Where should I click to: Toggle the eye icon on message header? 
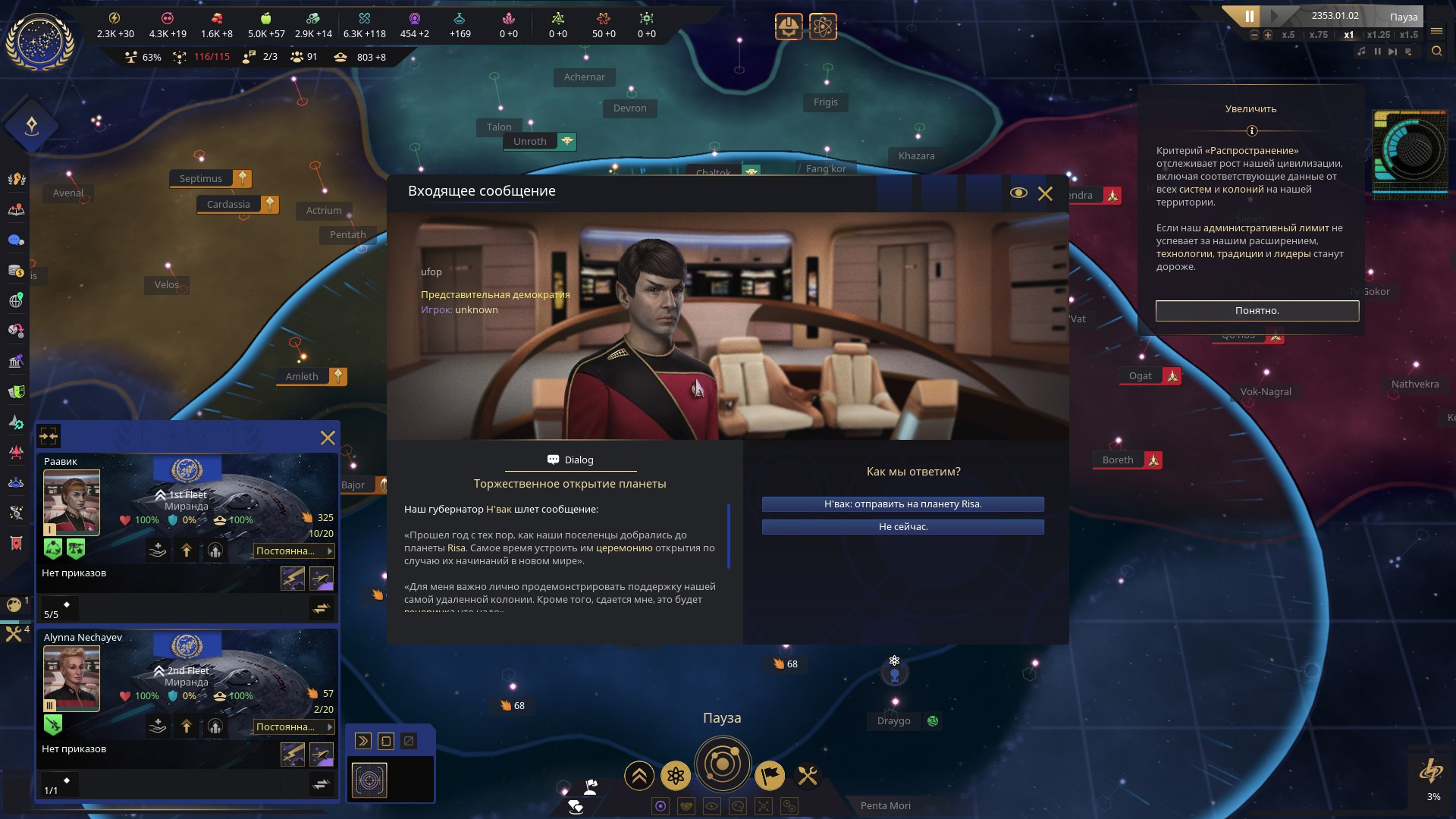pos(1018,193)
